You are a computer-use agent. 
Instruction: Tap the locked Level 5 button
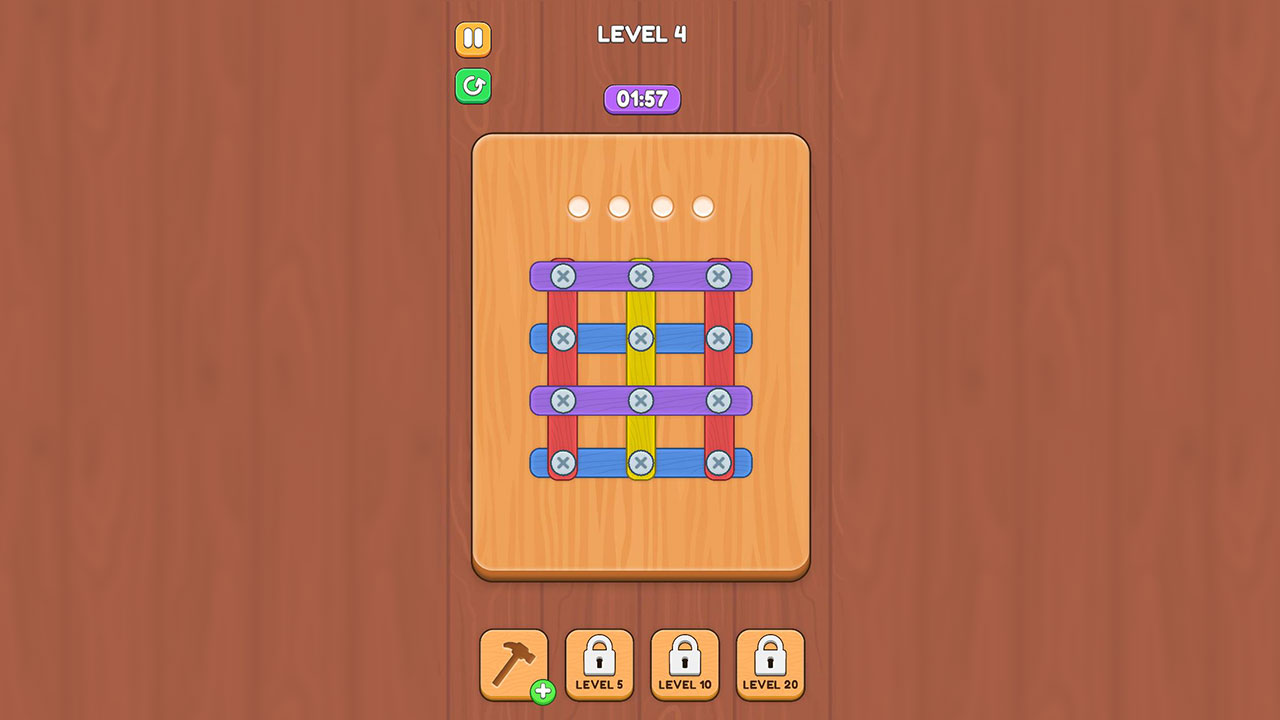599,662
